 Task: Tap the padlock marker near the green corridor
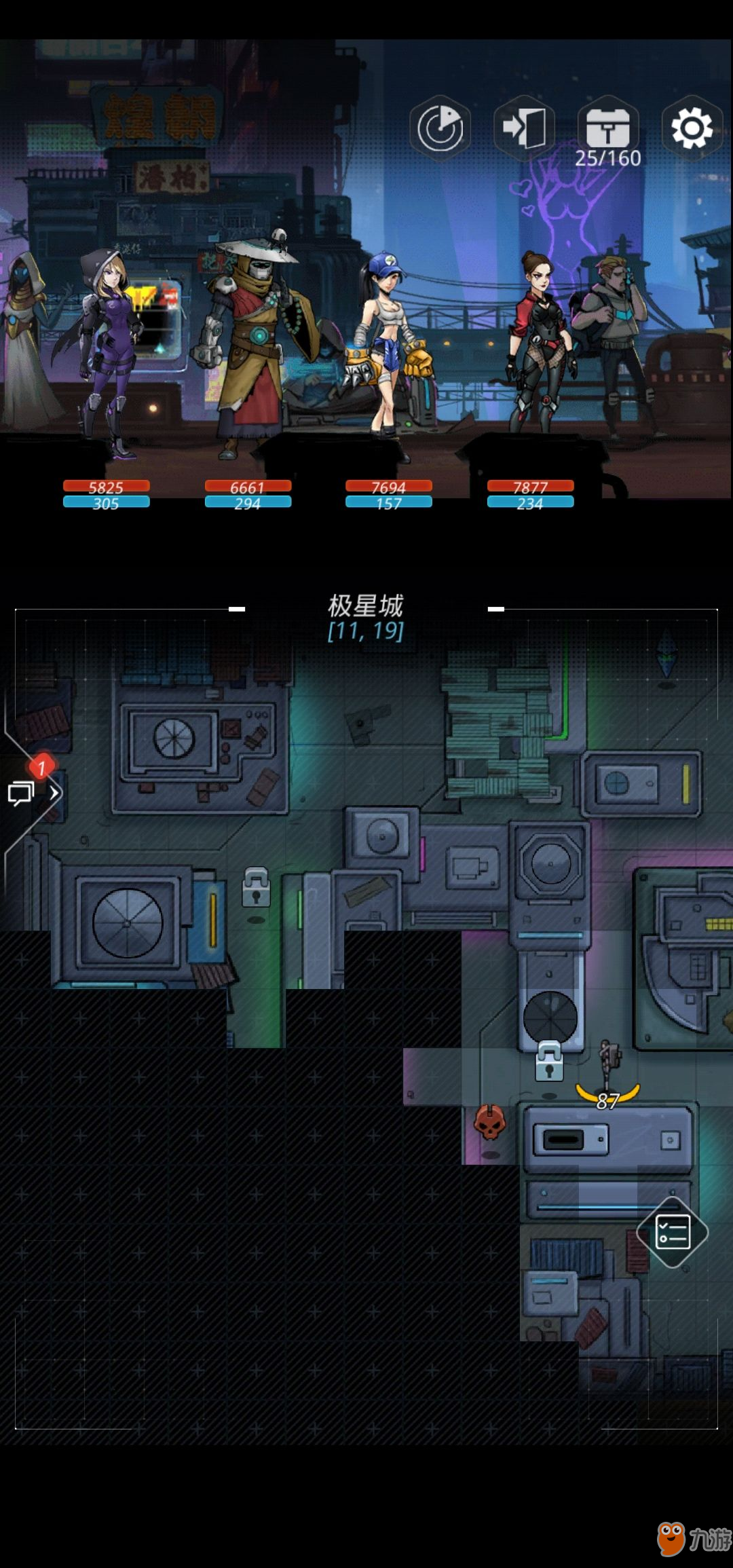pyautogui.click(x=256, y=887)
